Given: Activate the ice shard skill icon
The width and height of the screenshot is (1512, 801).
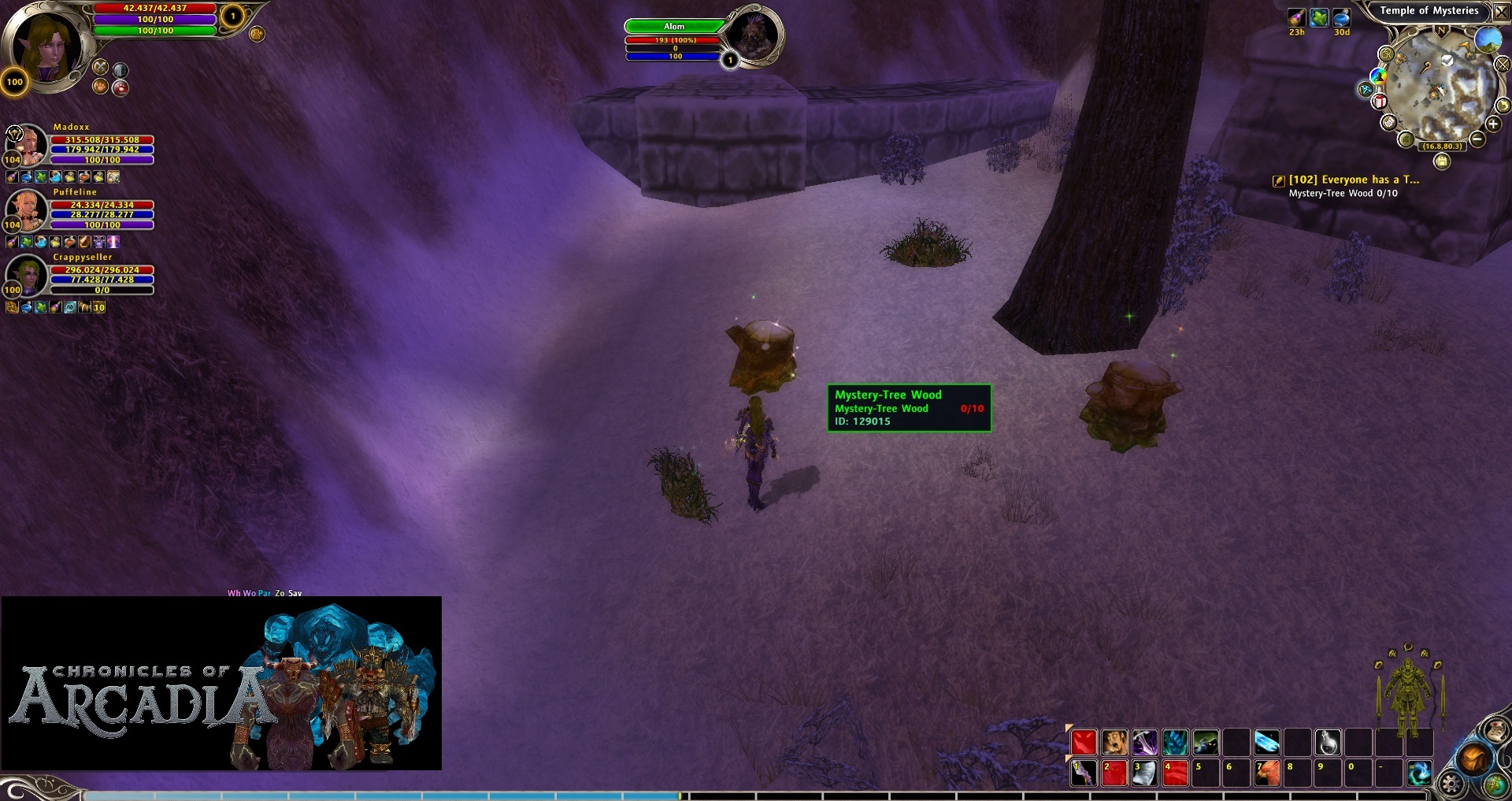Looking at the screenshot, I should [1267, 742].
